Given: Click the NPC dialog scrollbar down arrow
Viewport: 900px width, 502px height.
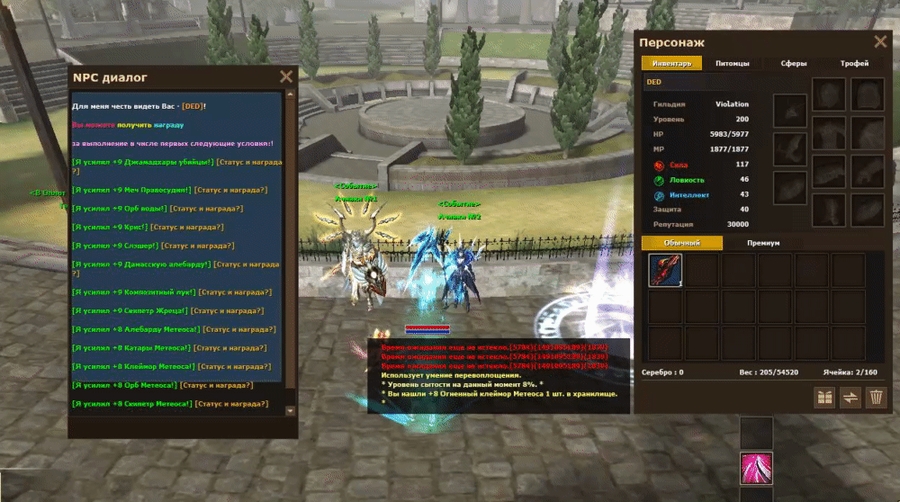Looking at the screenshot, I should click(290, 410).
